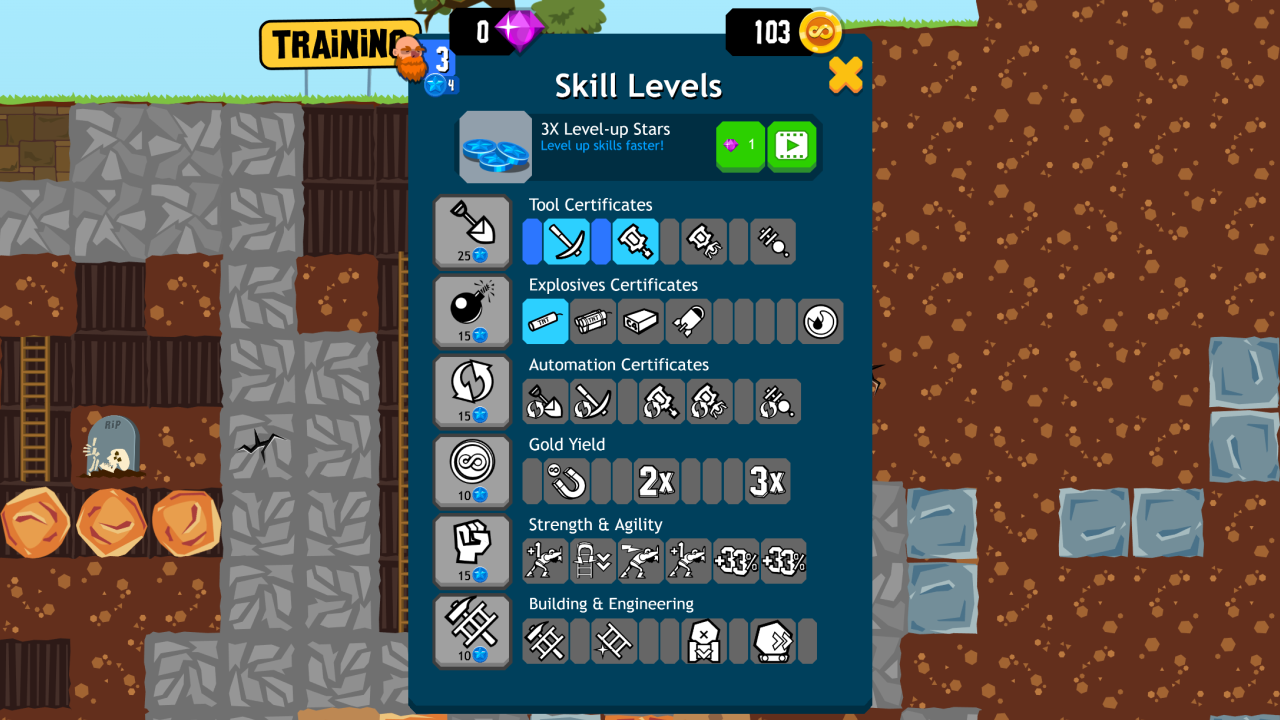Screen dimensions: 1280x720
Task: Click the +33% Strength upgrade
Action: (x=735, y=560)
